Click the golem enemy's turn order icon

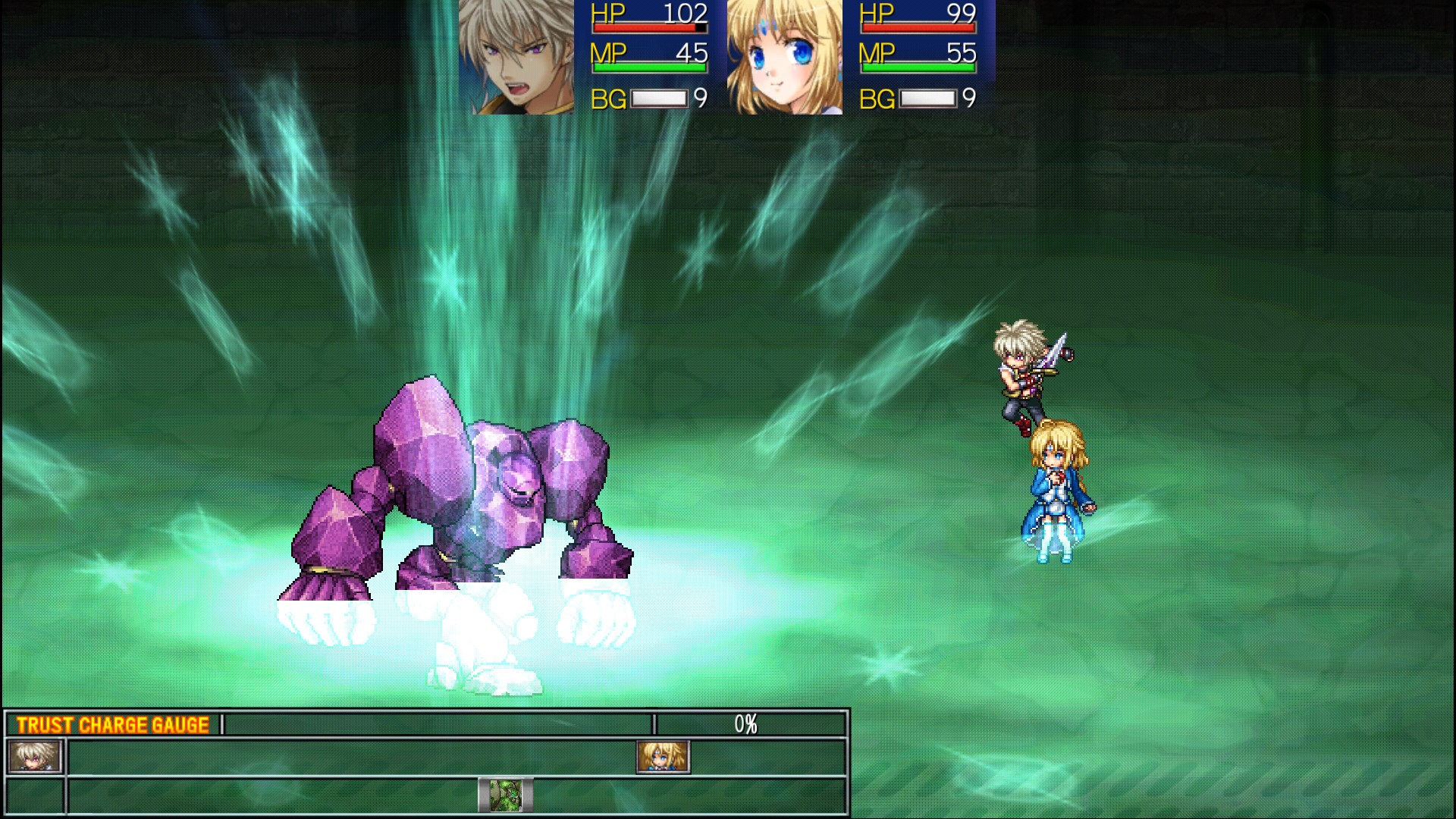[x=505, y=795]
